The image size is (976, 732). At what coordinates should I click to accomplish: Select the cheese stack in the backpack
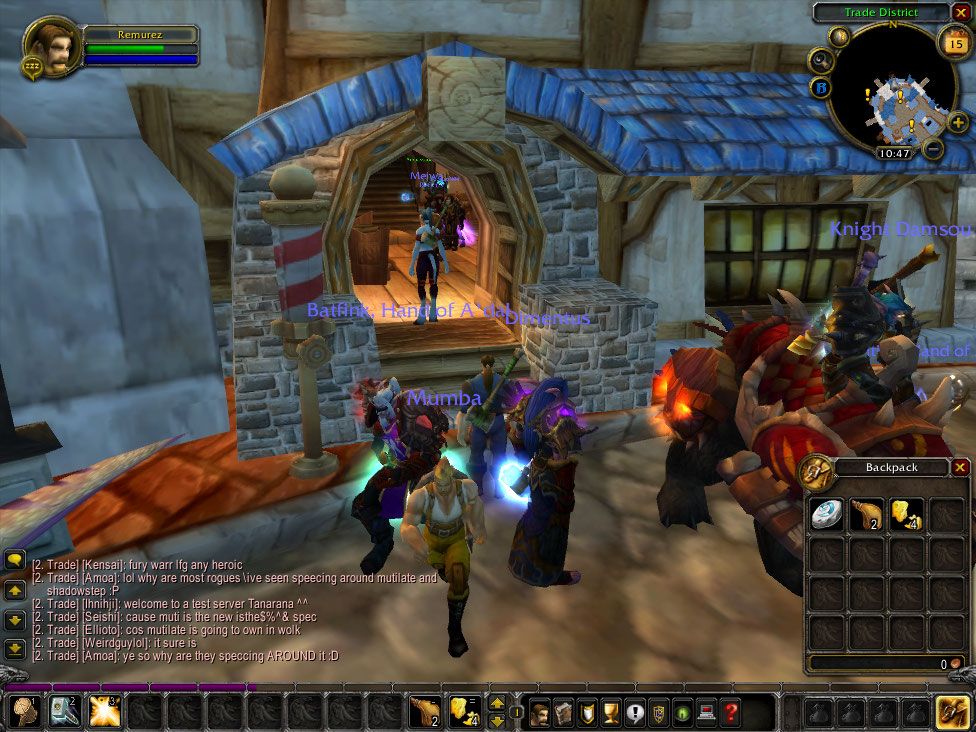tap(906, 513)
